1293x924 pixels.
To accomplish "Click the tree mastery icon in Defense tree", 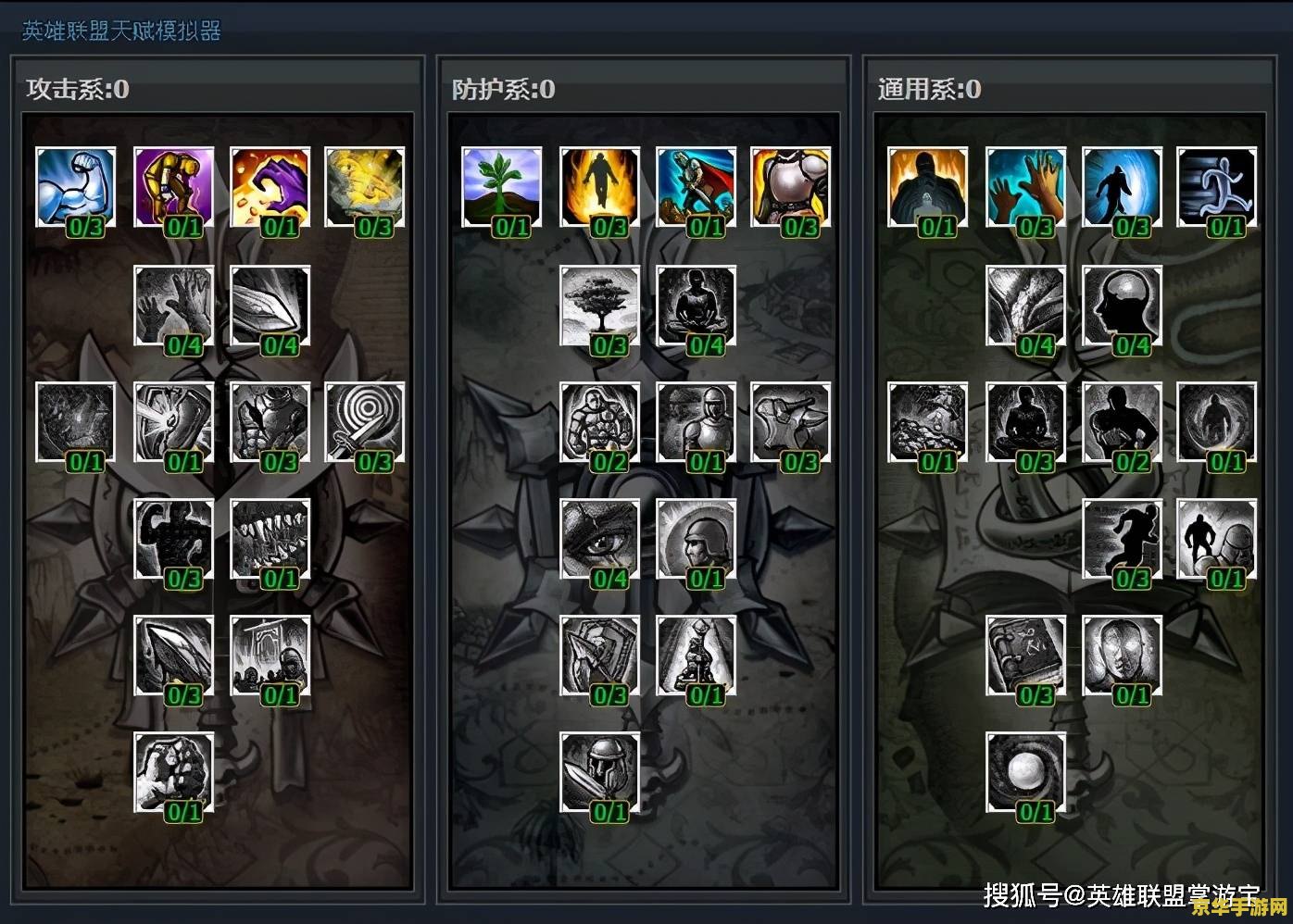I will coord(597,310).
